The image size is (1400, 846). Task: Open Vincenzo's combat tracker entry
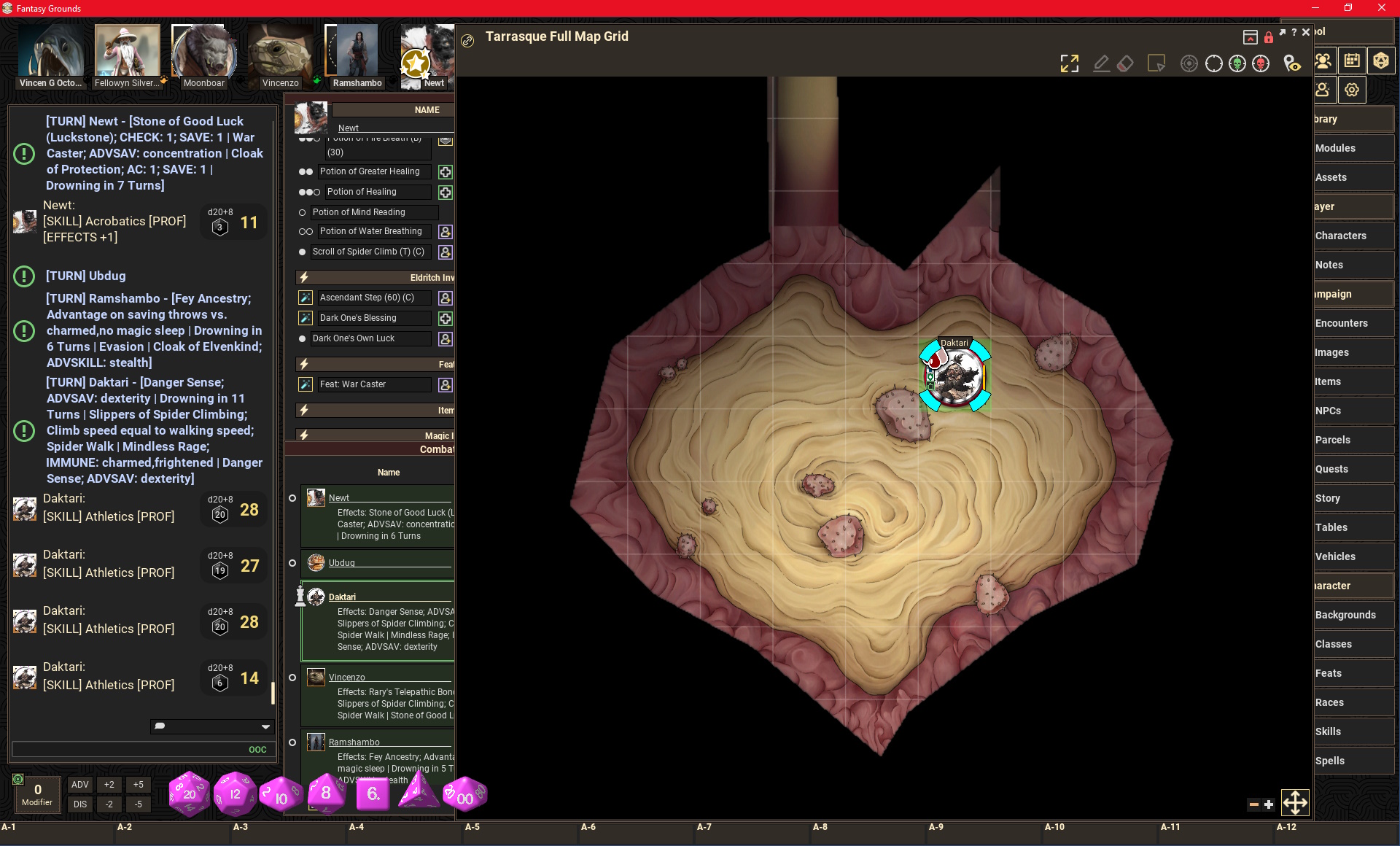point(346,678)
